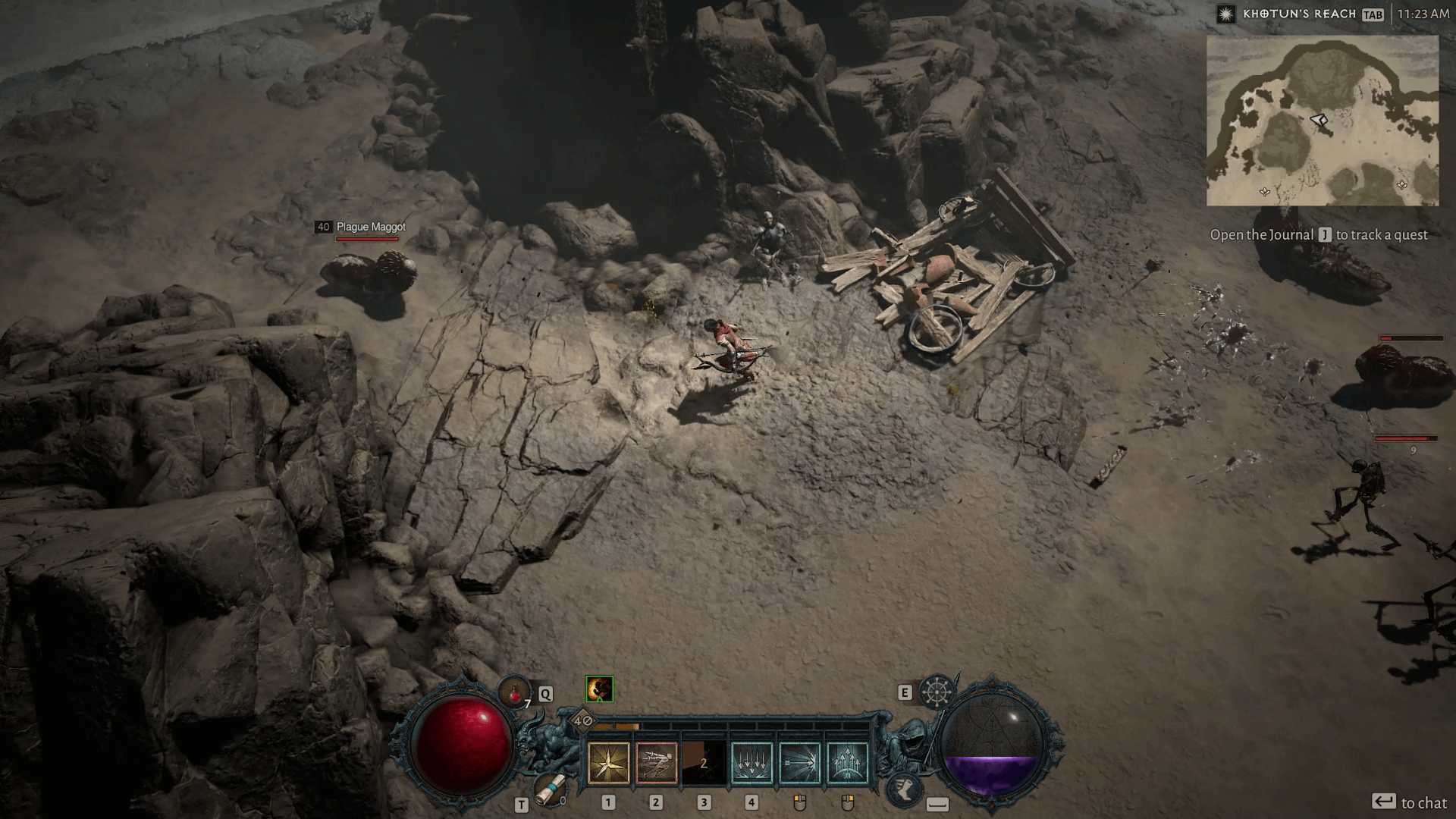This screenshot has height=819, width=1456.
Task: Use the upward arrow volley skill
Action: pos(847,762)
